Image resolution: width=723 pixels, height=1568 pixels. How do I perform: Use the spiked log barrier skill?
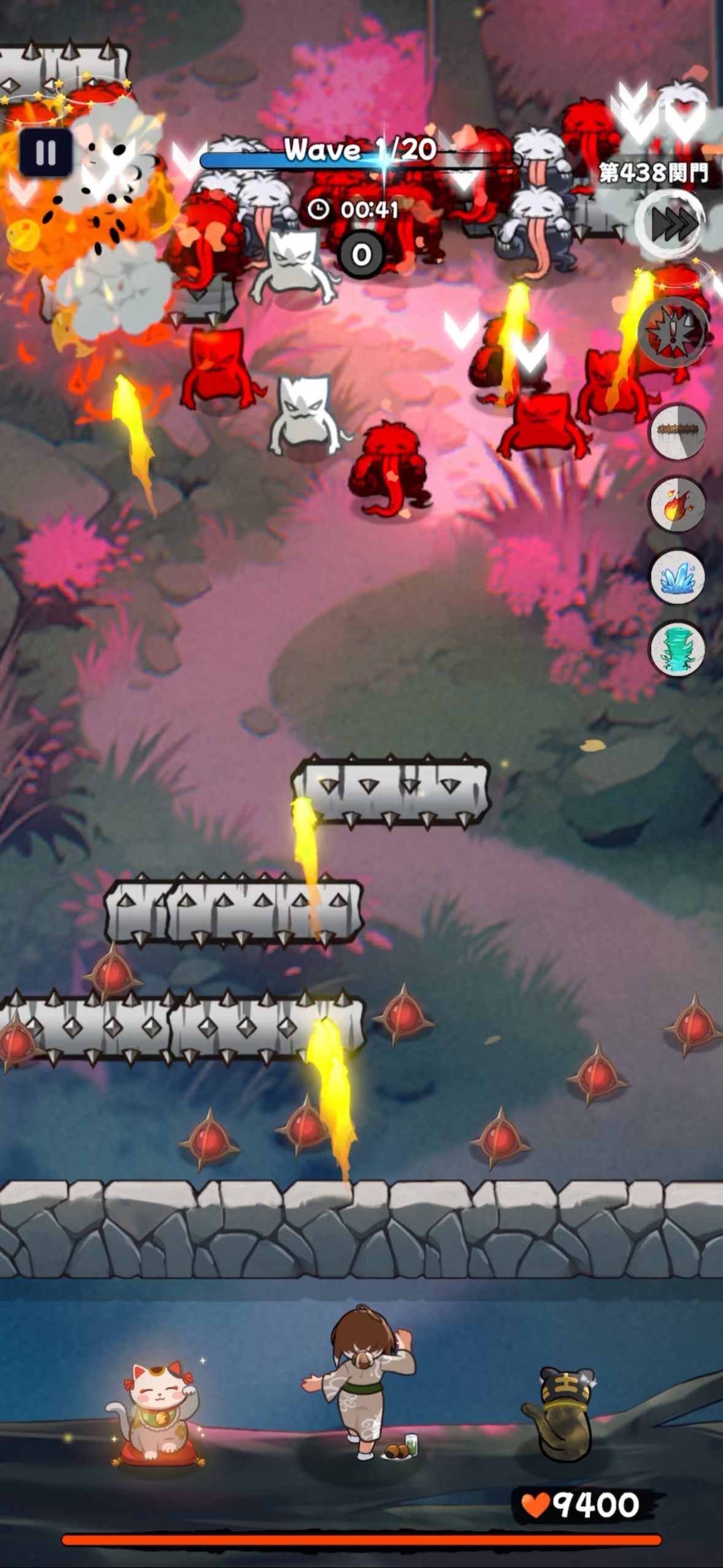tap(677, 431)
